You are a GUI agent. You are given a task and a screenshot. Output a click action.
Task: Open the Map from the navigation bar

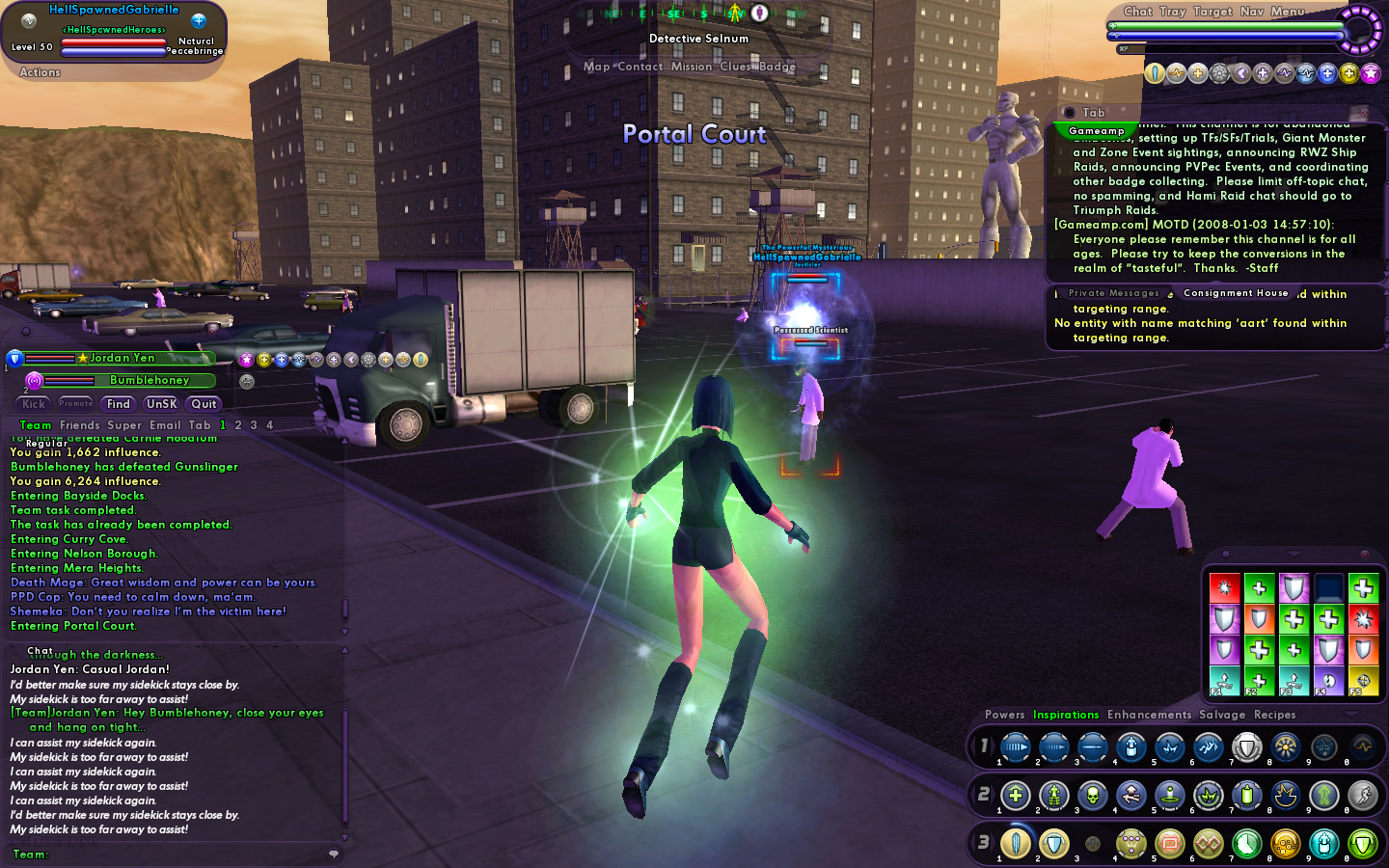(x=596, y=67)
